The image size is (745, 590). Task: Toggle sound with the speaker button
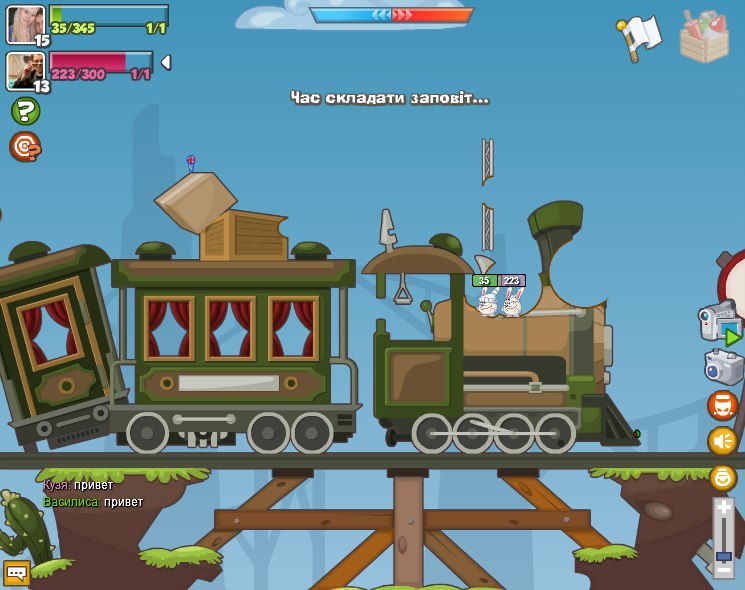(722, 441)
